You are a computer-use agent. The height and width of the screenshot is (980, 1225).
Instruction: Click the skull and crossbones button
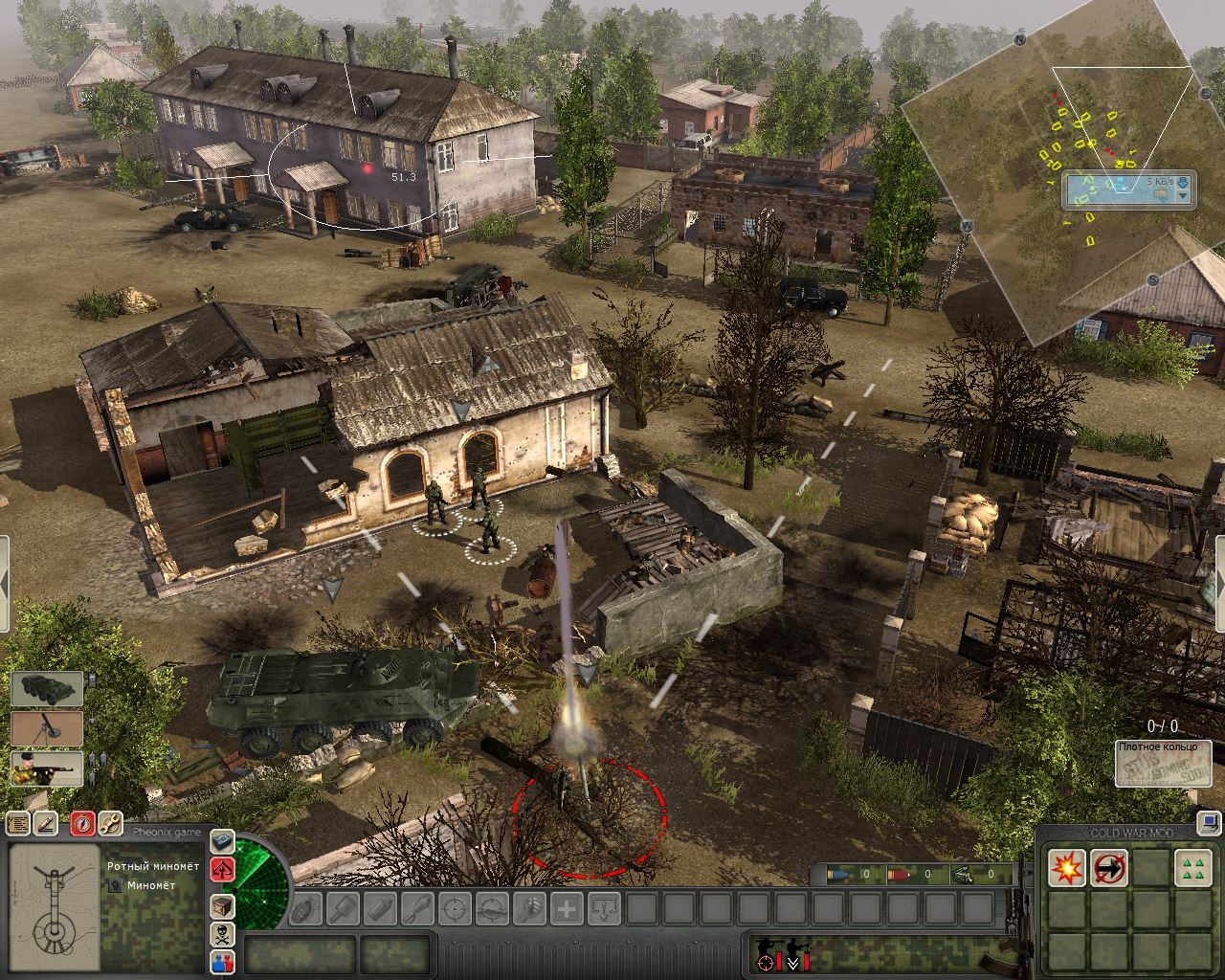[222, 934]
